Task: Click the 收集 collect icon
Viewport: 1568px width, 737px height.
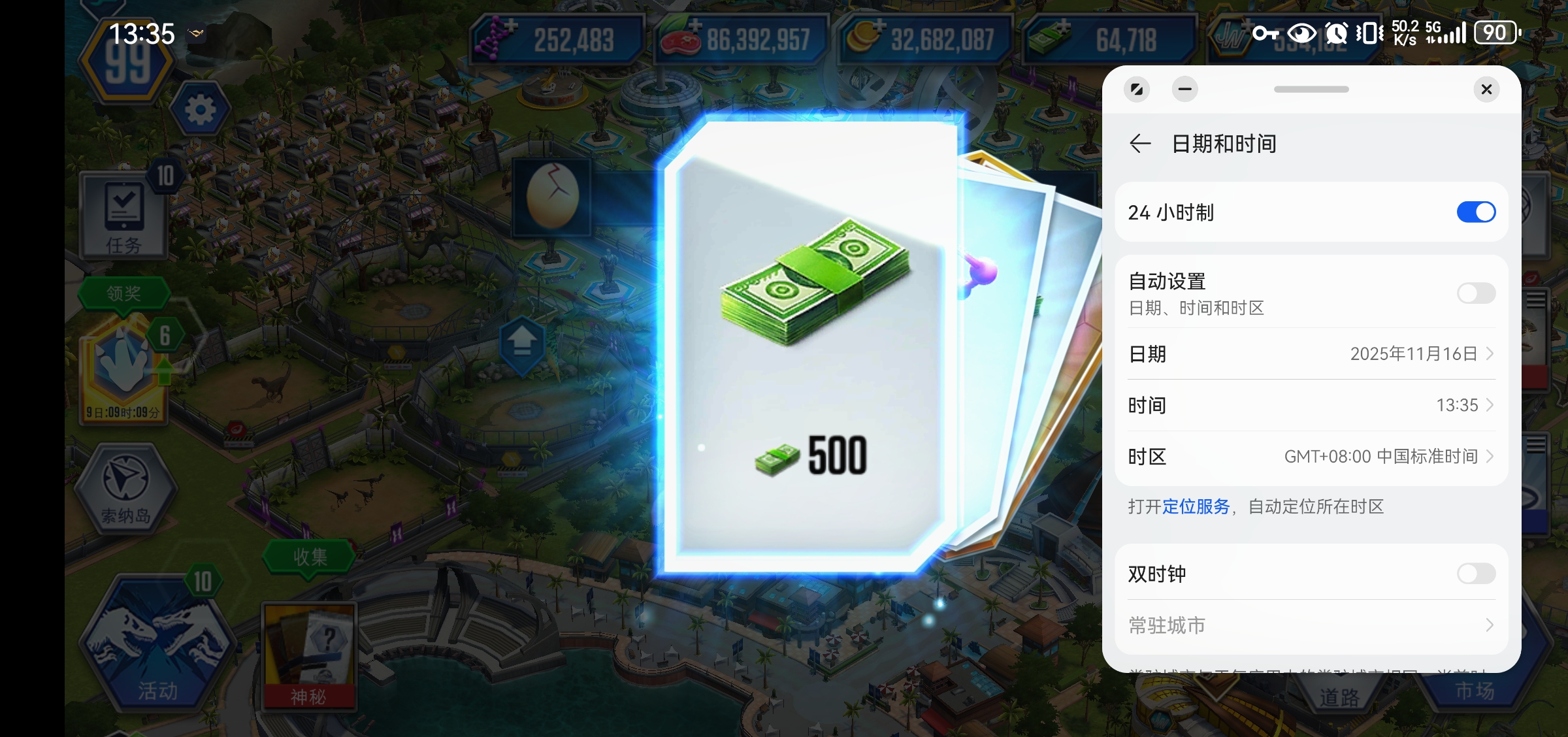Action: coord(310,557)
